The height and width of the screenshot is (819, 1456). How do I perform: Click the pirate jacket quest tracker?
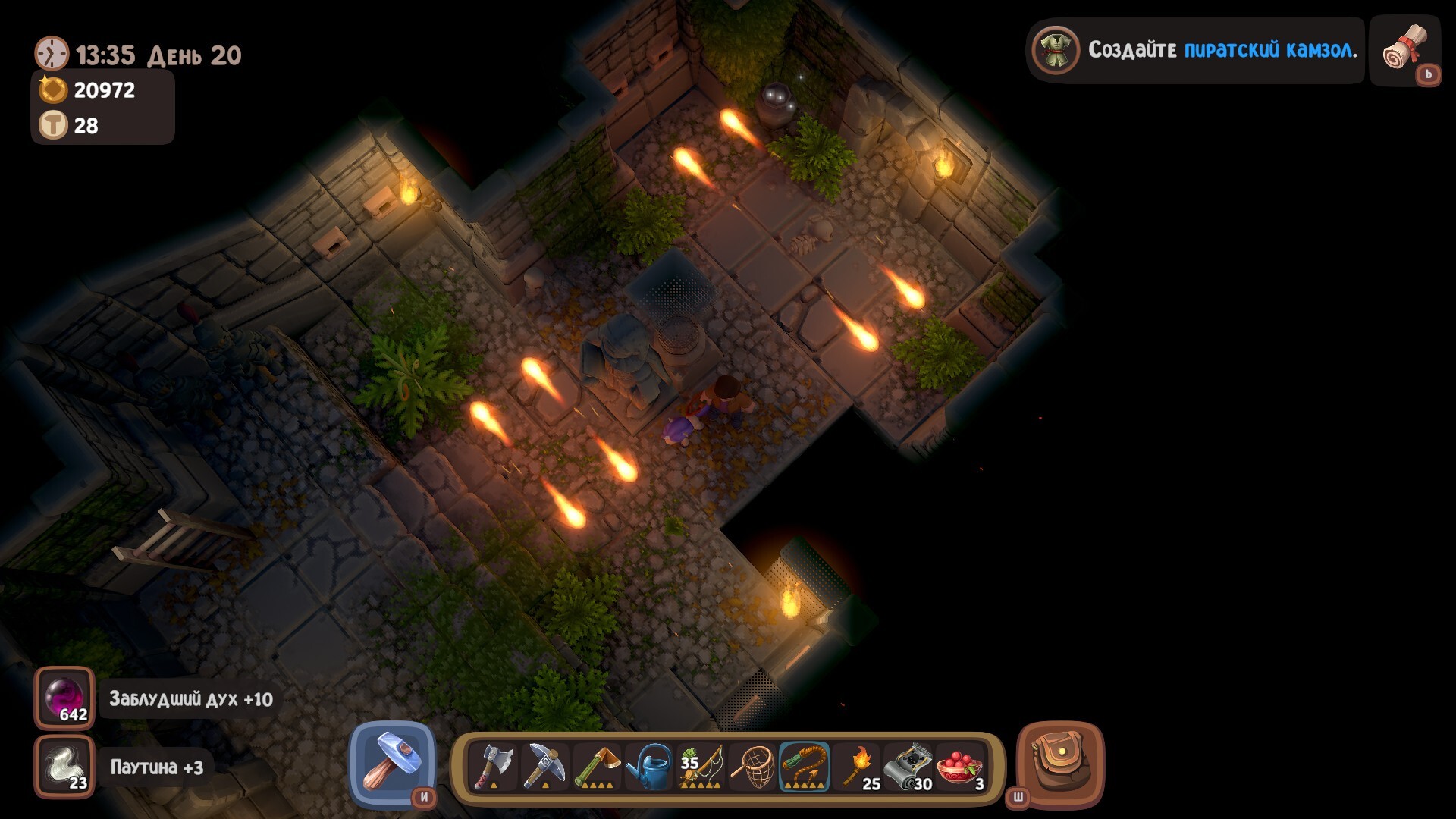[1196, 50]
